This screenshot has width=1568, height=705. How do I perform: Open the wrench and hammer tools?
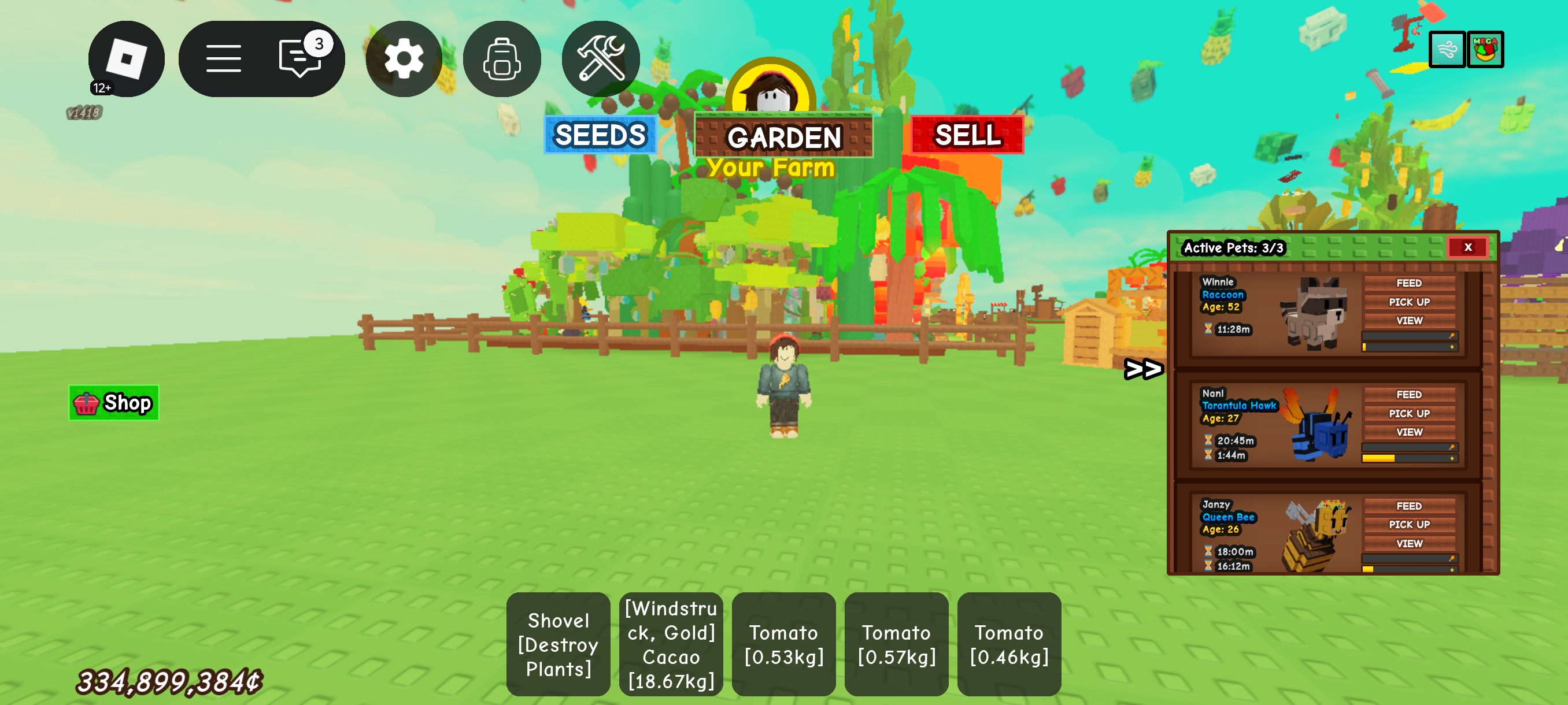pyautogui.click(x=600, y=58)
